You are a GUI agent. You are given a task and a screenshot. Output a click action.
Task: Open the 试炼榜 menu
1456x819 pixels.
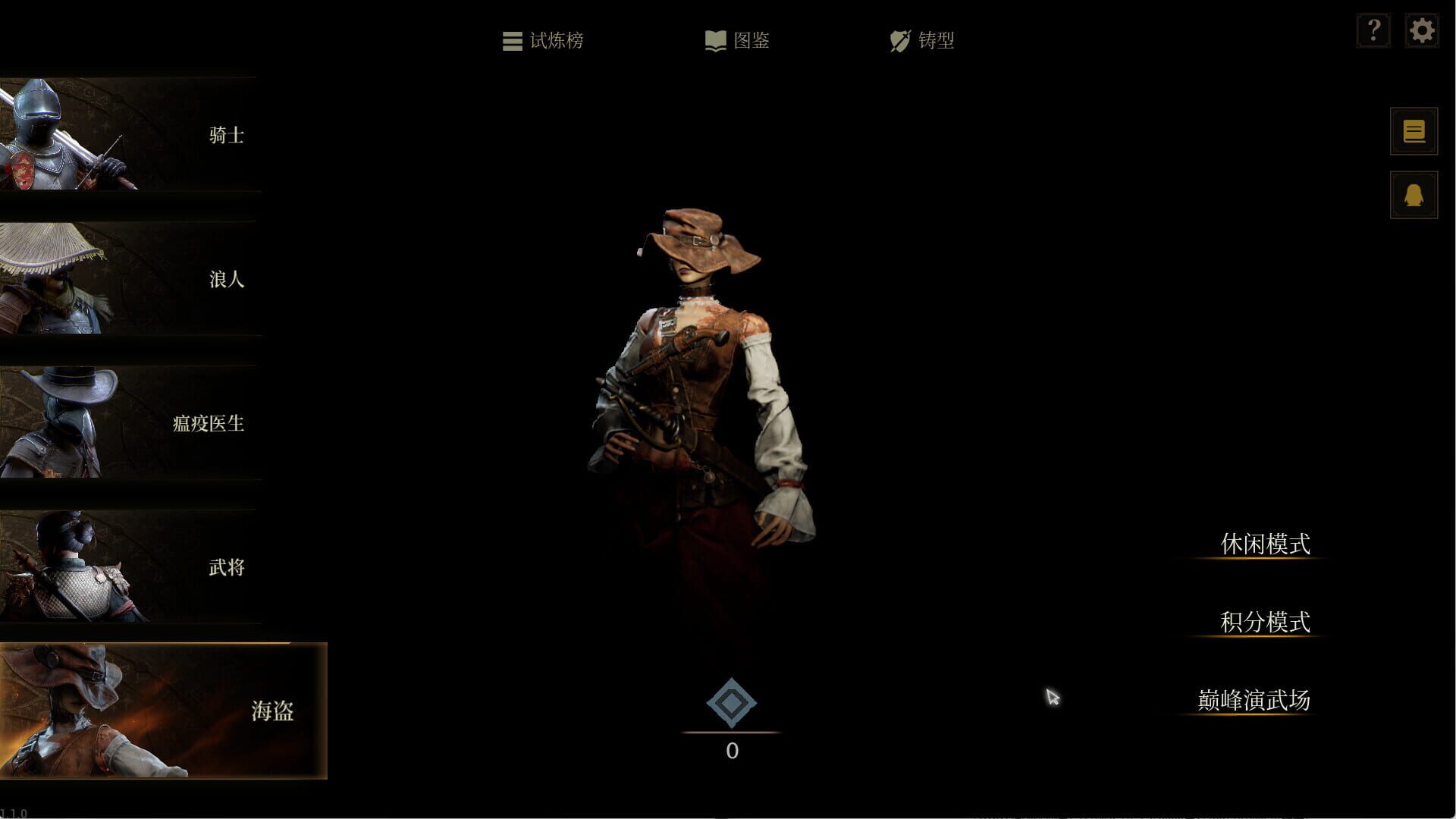[x=559, y=42]
